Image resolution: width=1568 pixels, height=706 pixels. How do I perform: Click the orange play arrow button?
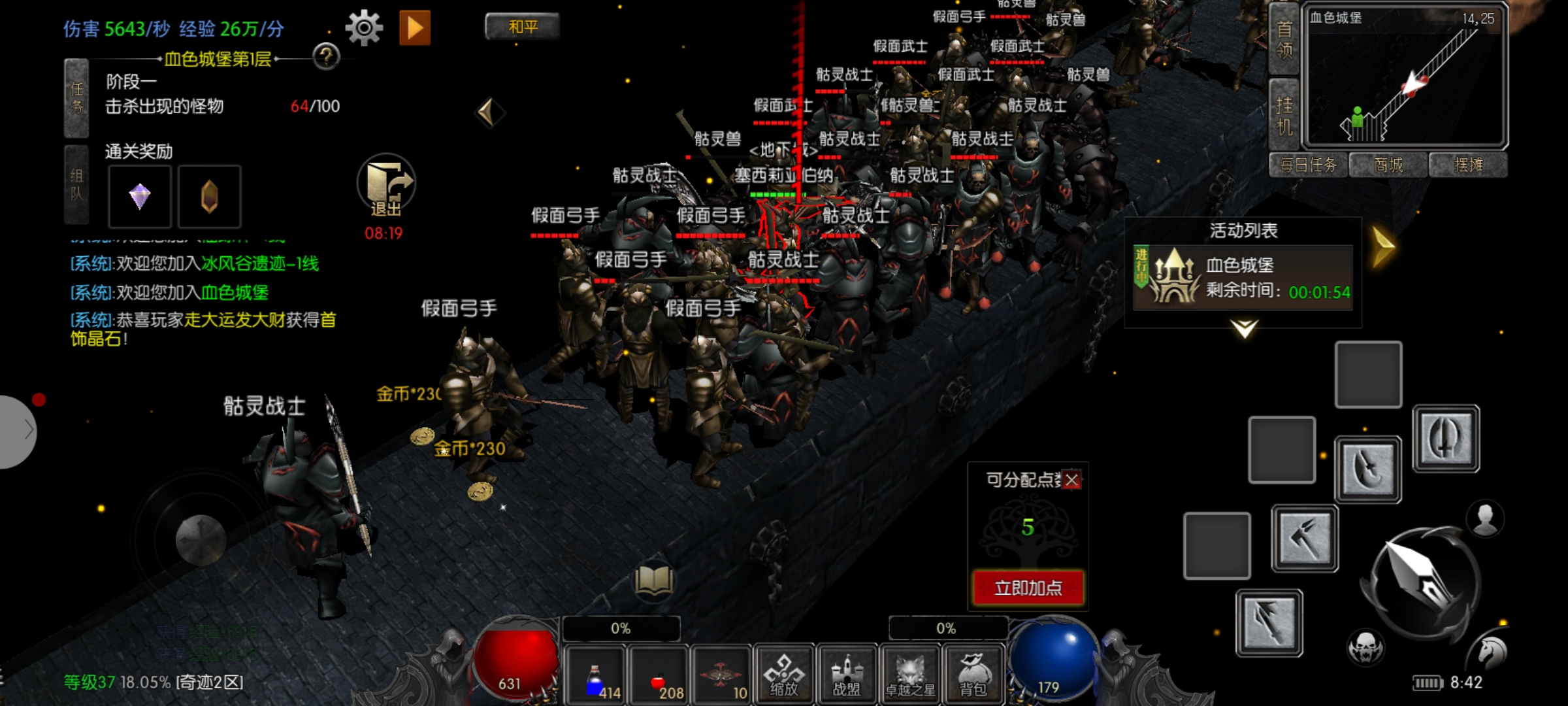click(x=415, y=28)
